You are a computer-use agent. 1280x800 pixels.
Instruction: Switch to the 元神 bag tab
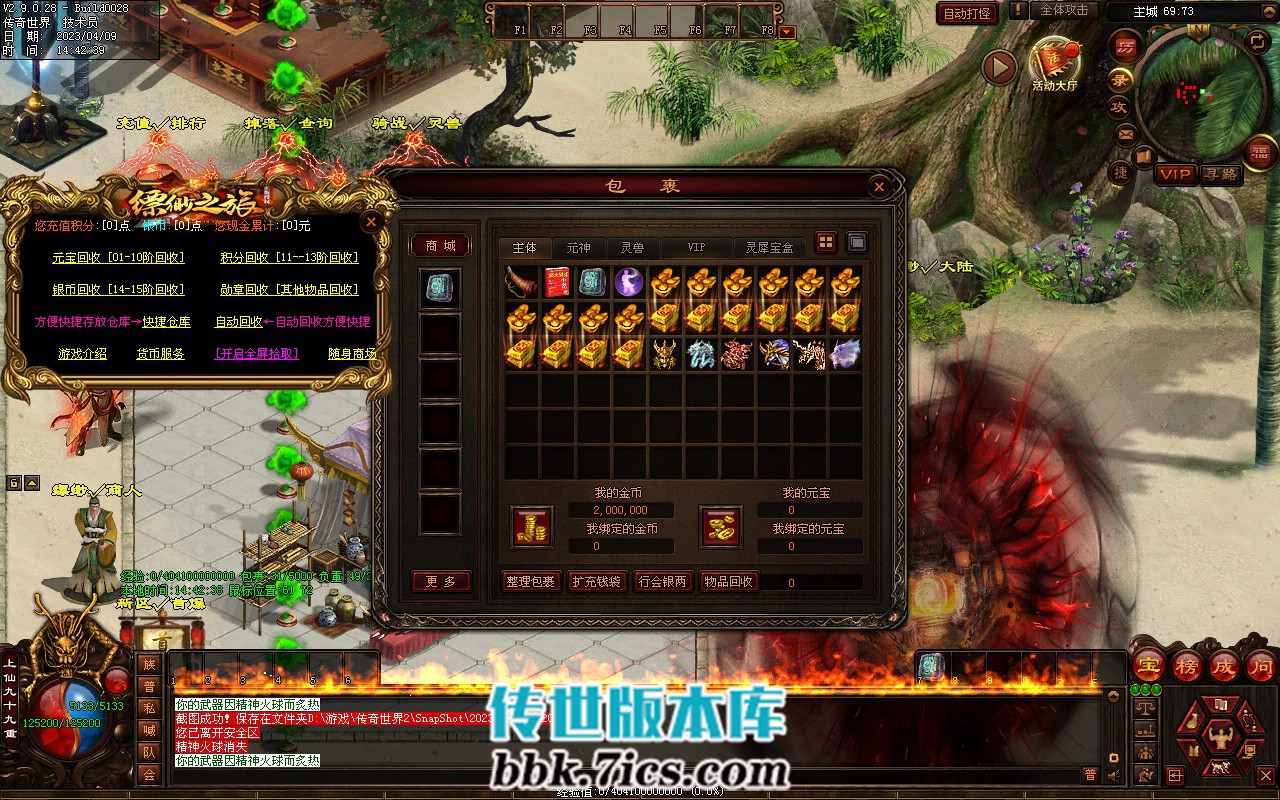tap(578, 247)
